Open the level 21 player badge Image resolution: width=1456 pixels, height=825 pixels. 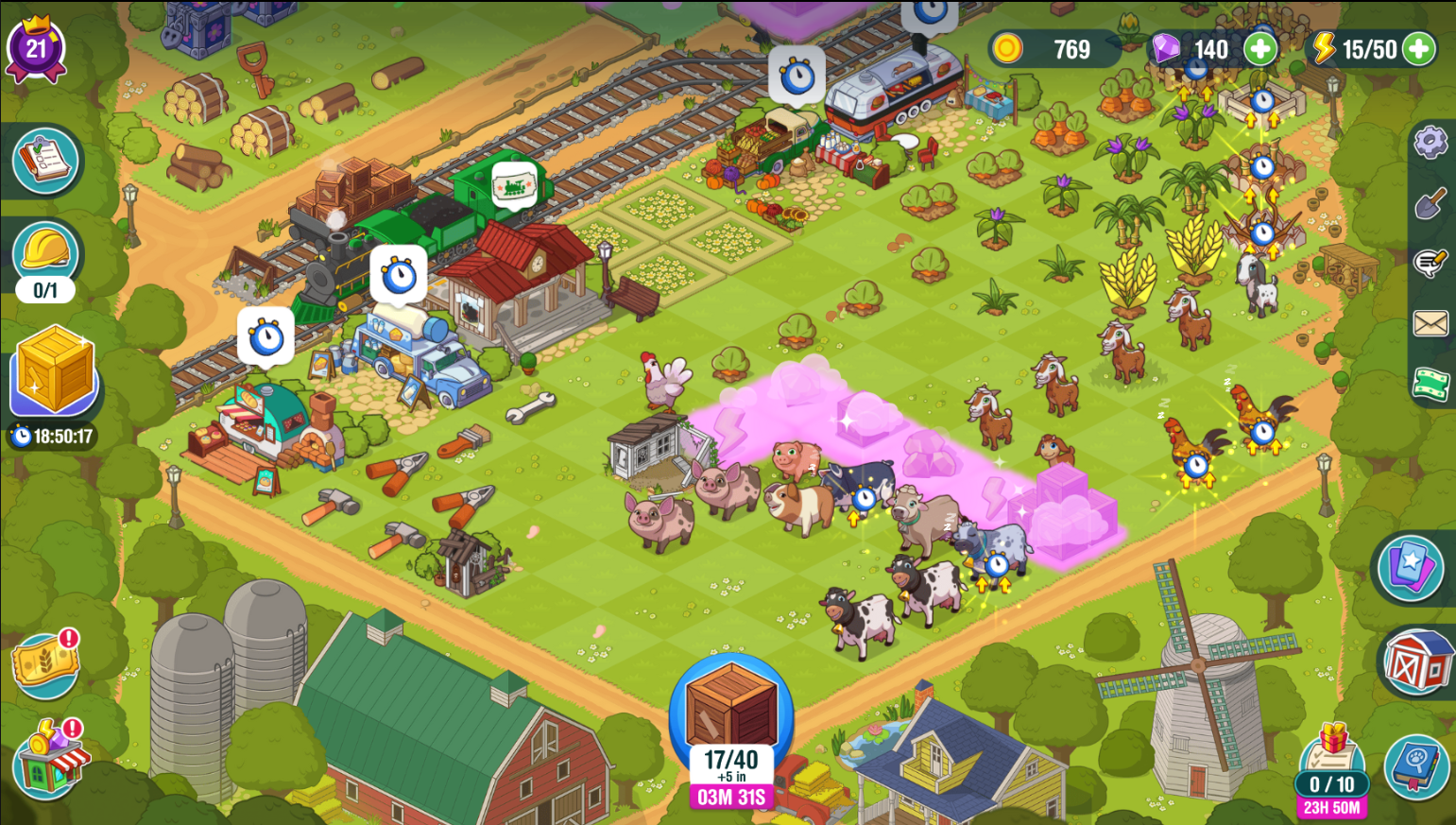[36, 48]
